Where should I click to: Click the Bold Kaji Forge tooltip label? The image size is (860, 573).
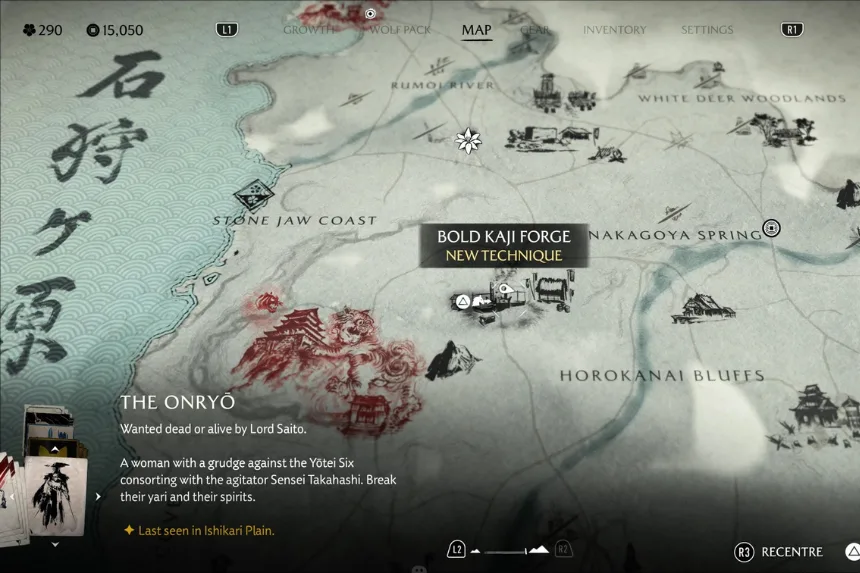pyautogui.click(x=503, y=245)
